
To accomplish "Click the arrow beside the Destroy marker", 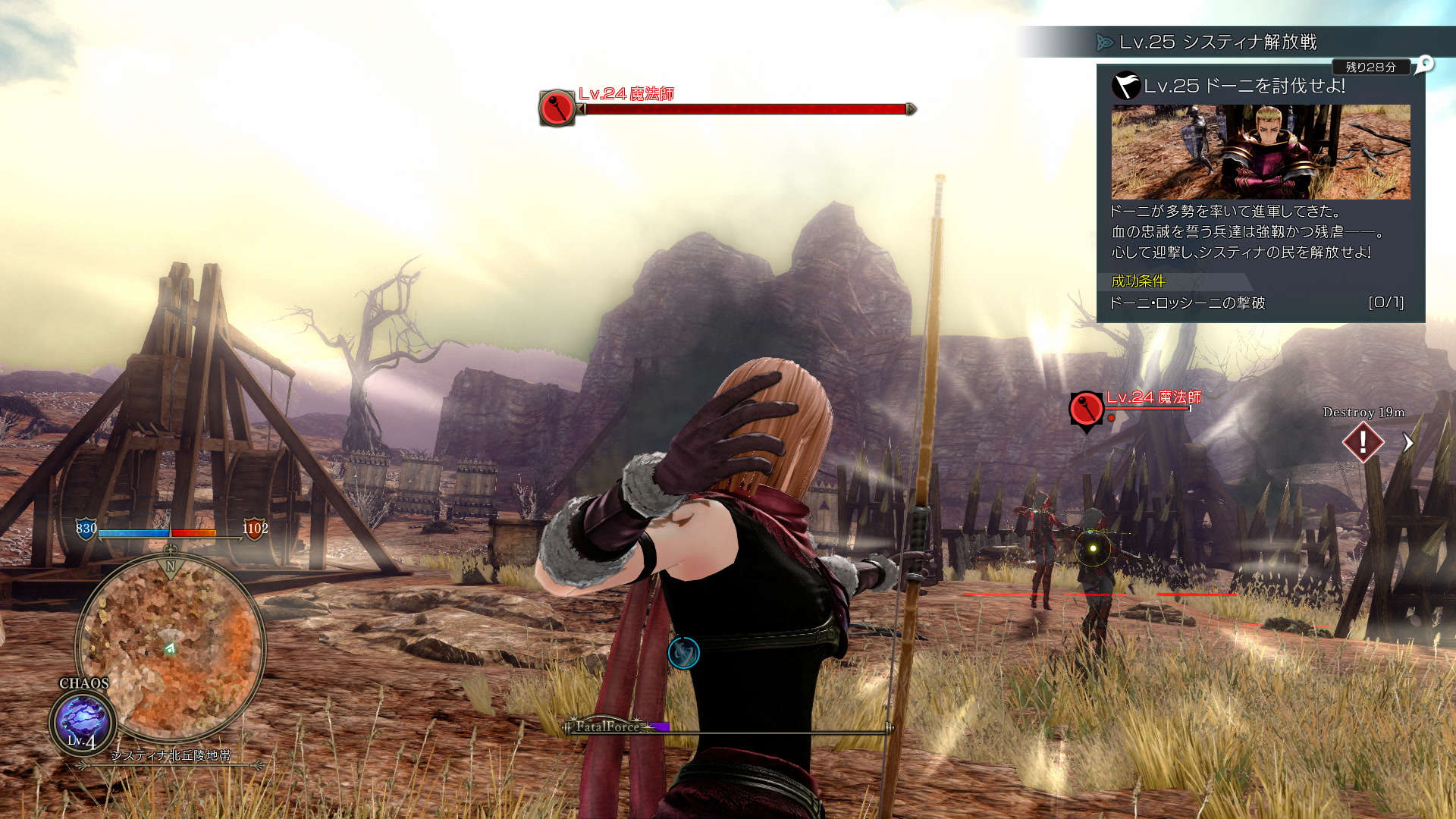I will [x=1408, y=443].
